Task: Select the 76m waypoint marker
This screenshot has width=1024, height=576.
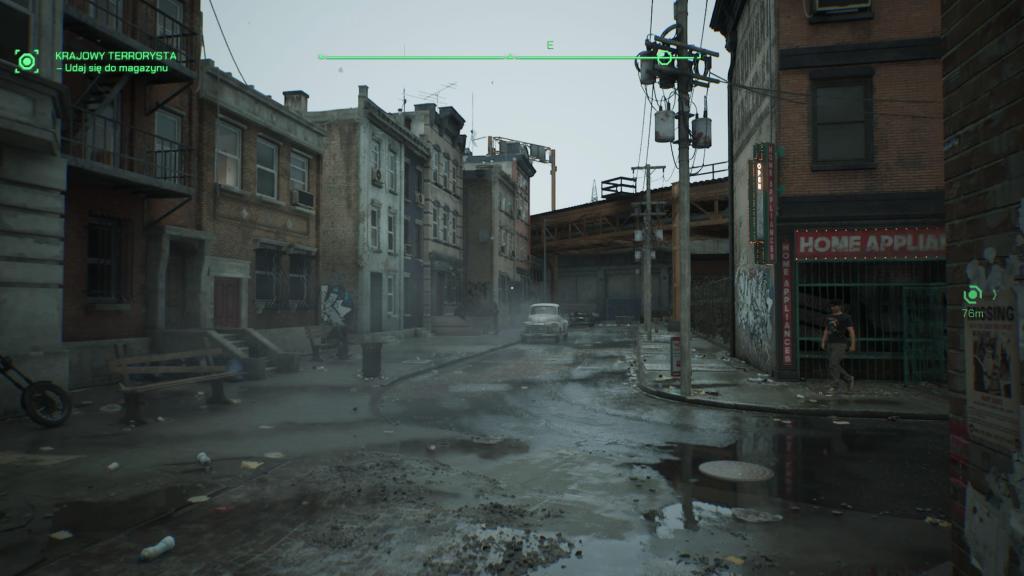Action: click(971, 294)
